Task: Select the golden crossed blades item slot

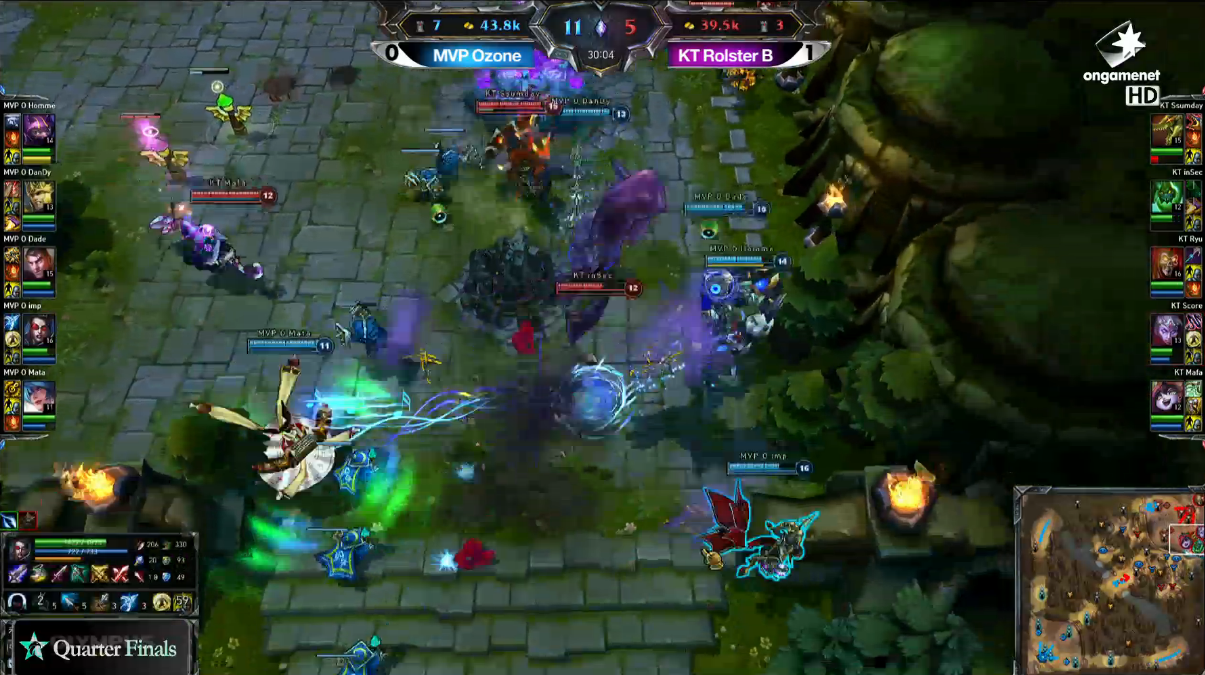Action: click(x=100, y=574)
